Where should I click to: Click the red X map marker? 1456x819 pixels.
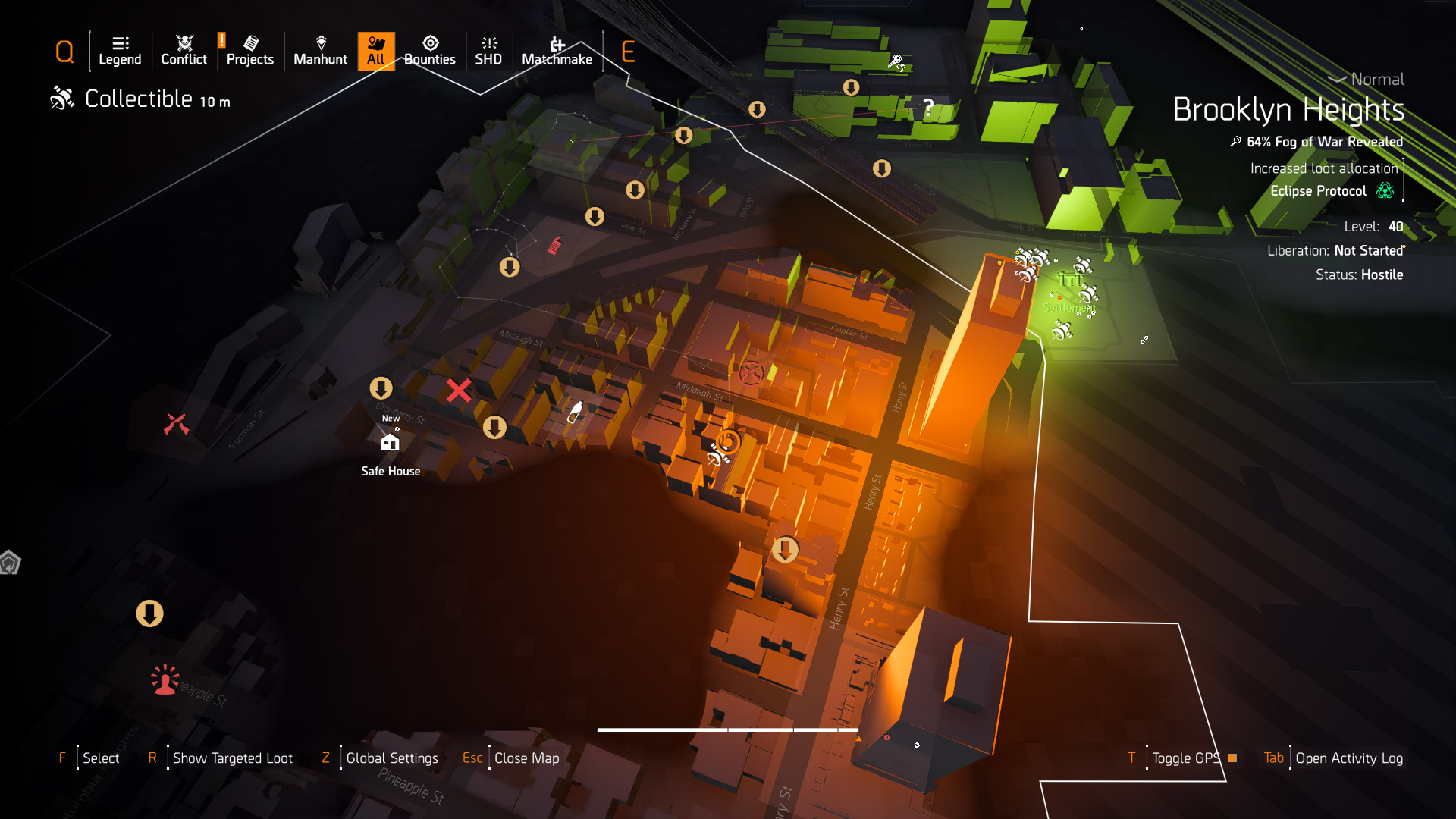tap(459, 391)
